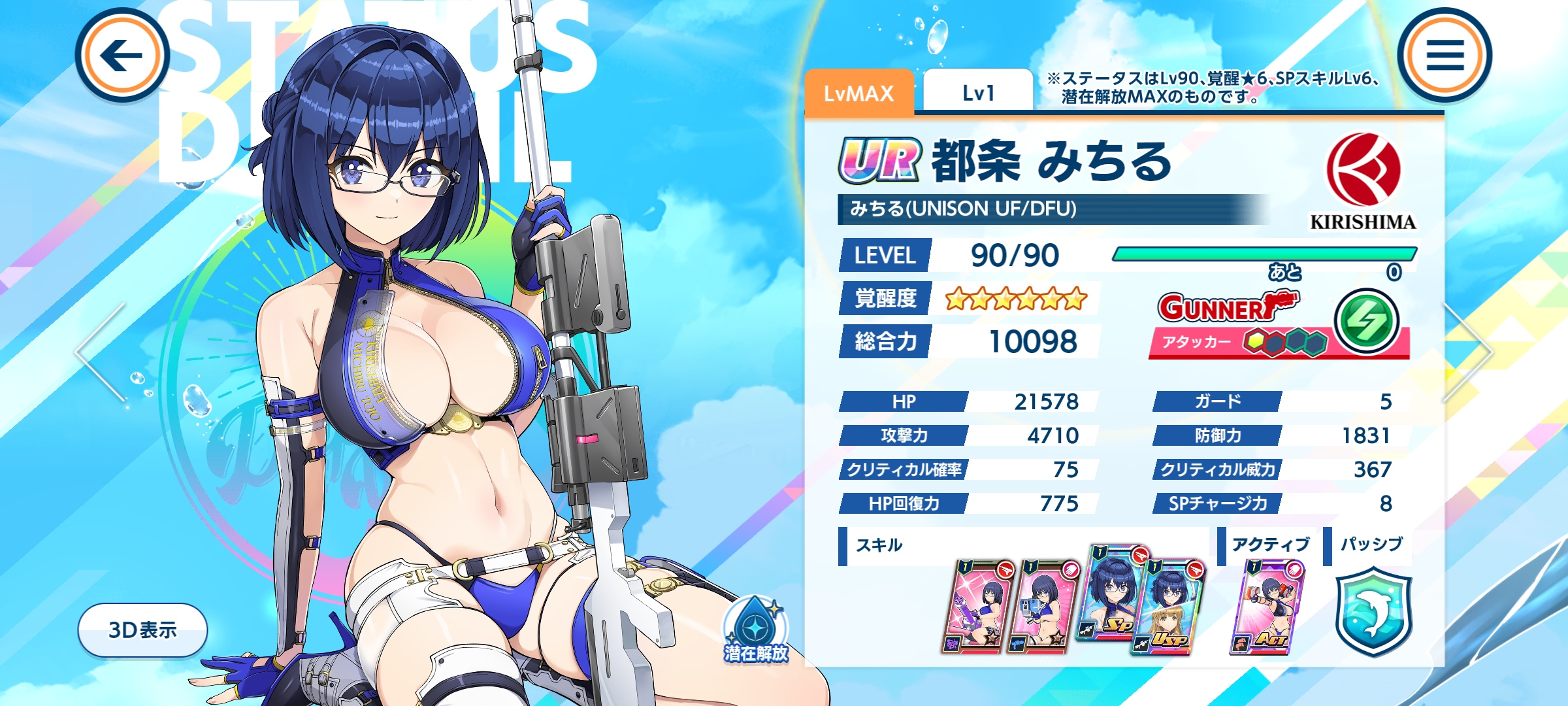Open the hamburger menu

coord(1445,56)
